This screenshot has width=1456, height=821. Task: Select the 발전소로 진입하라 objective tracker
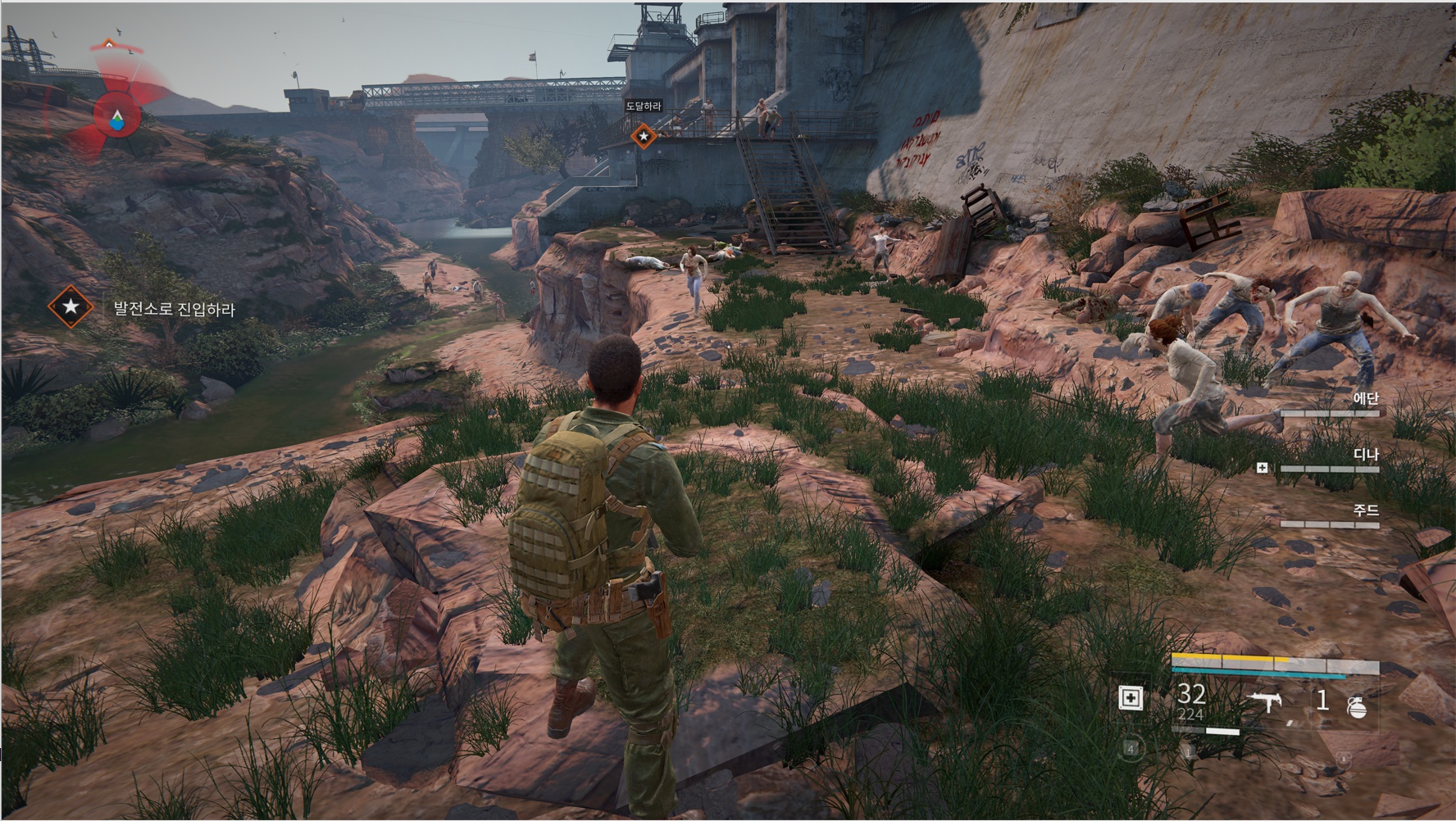click(x=173, y=308)
